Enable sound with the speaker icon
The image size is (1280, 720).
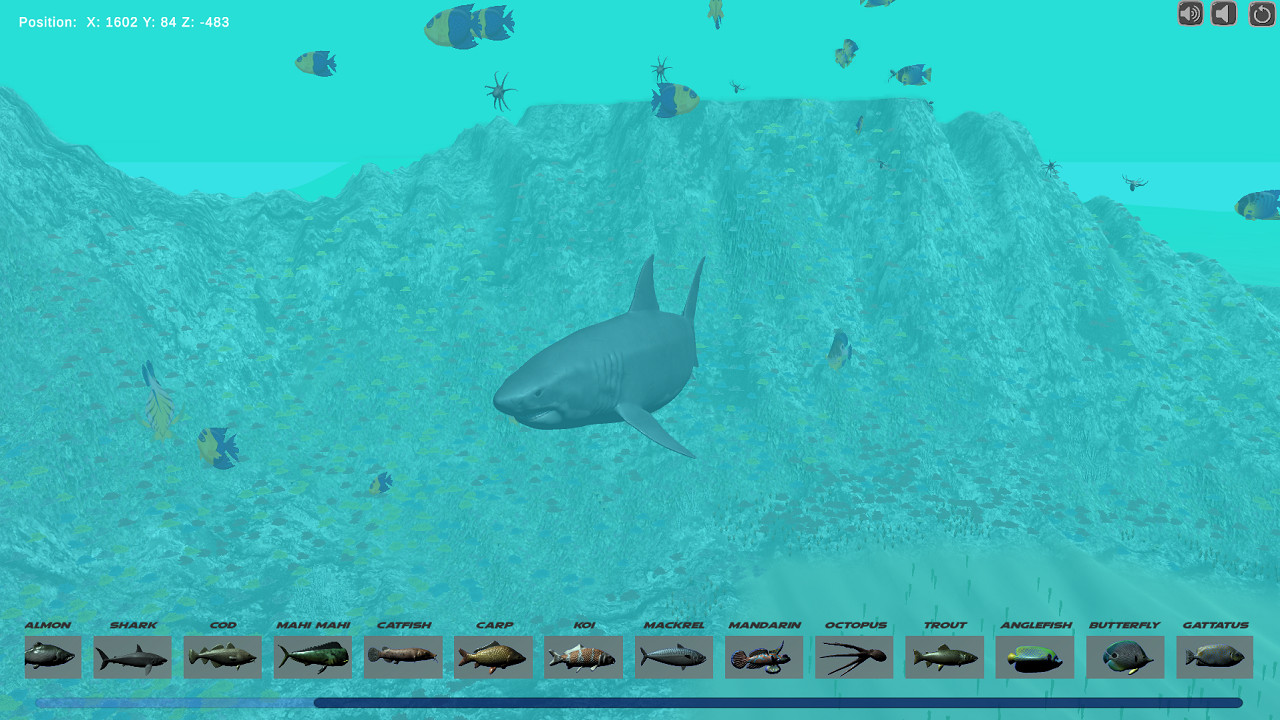click(1189, 14)
